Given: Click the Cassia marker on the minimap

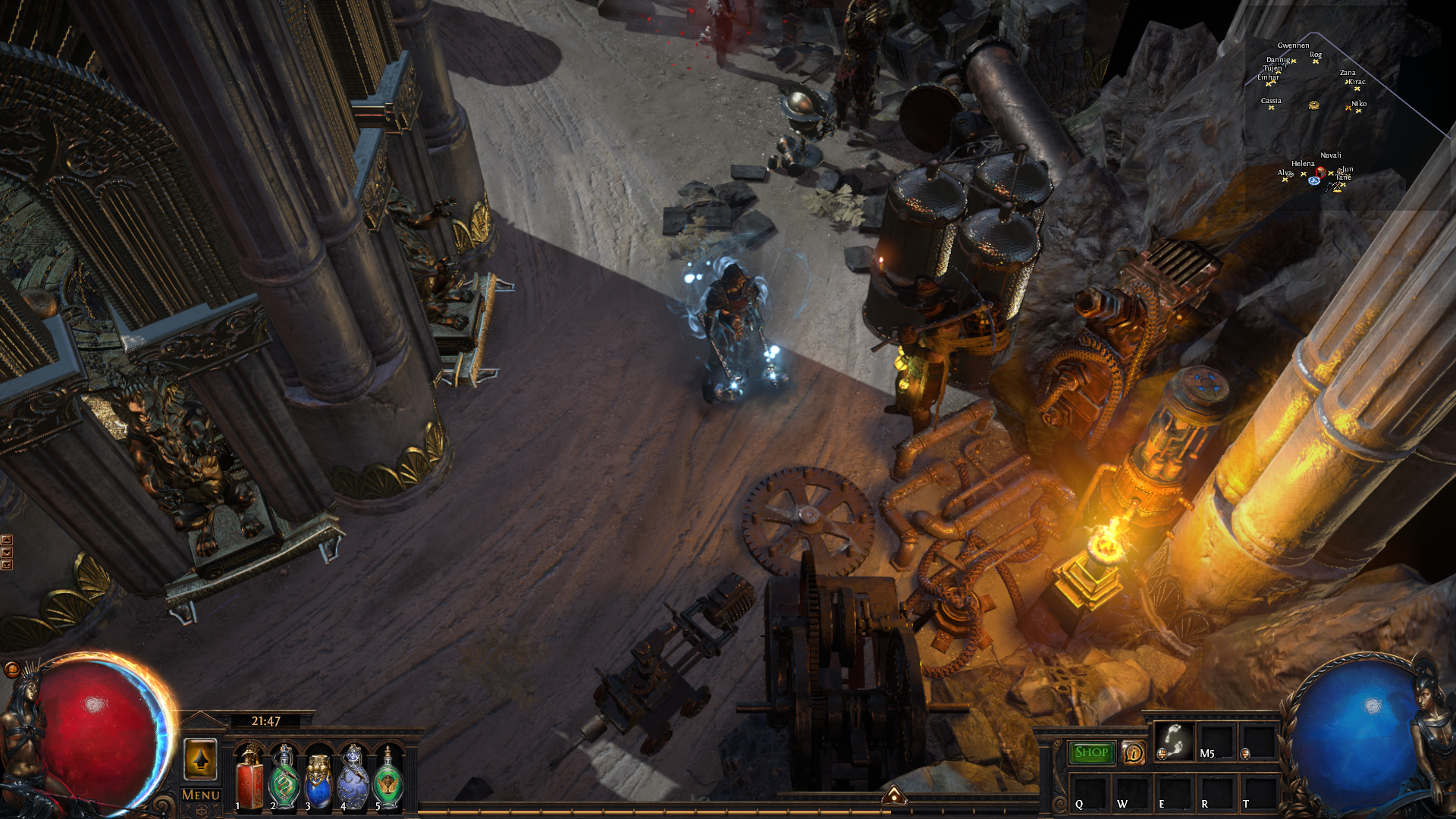Looking at the screenshot, I should pyautogui.click(x=1272, y=107).
